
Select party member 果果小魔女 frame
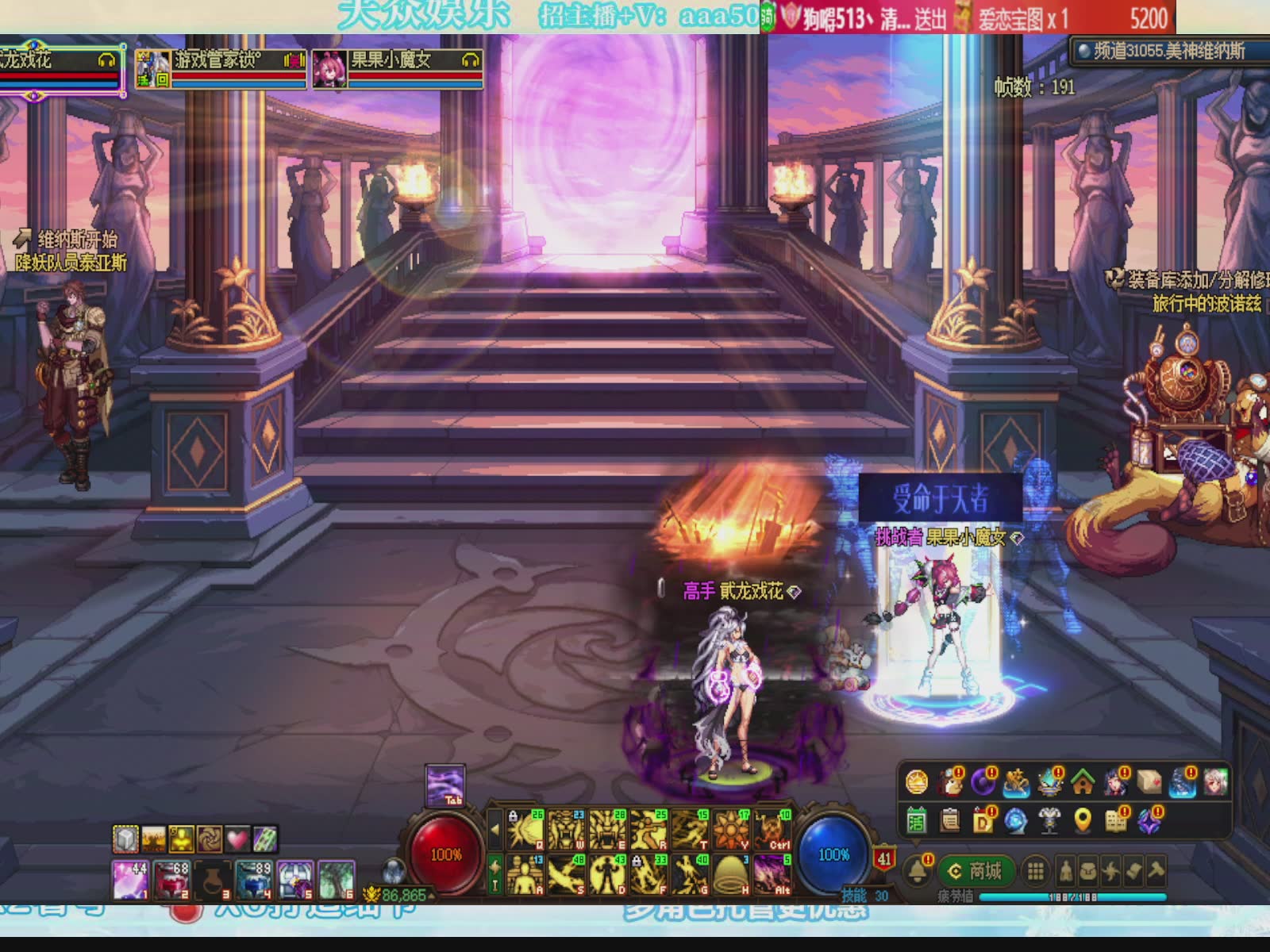398,69
